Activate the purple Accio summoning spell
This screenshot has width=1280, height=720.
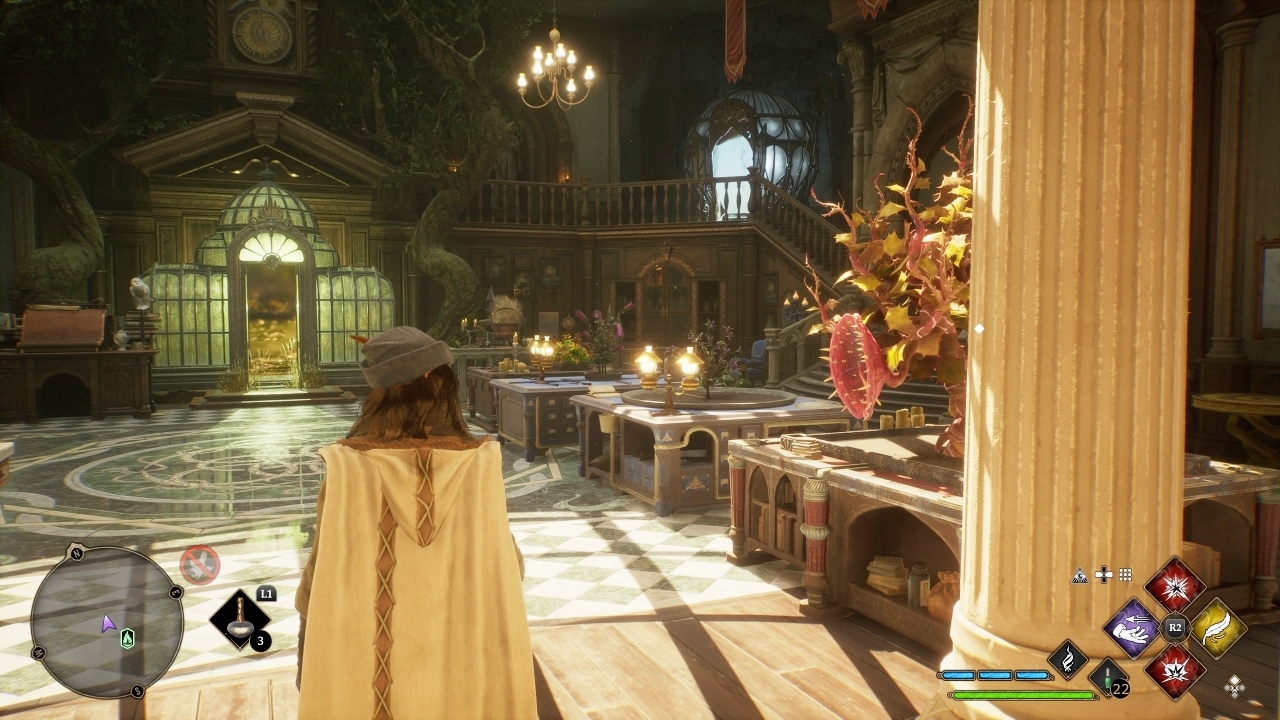point(1132,629)
